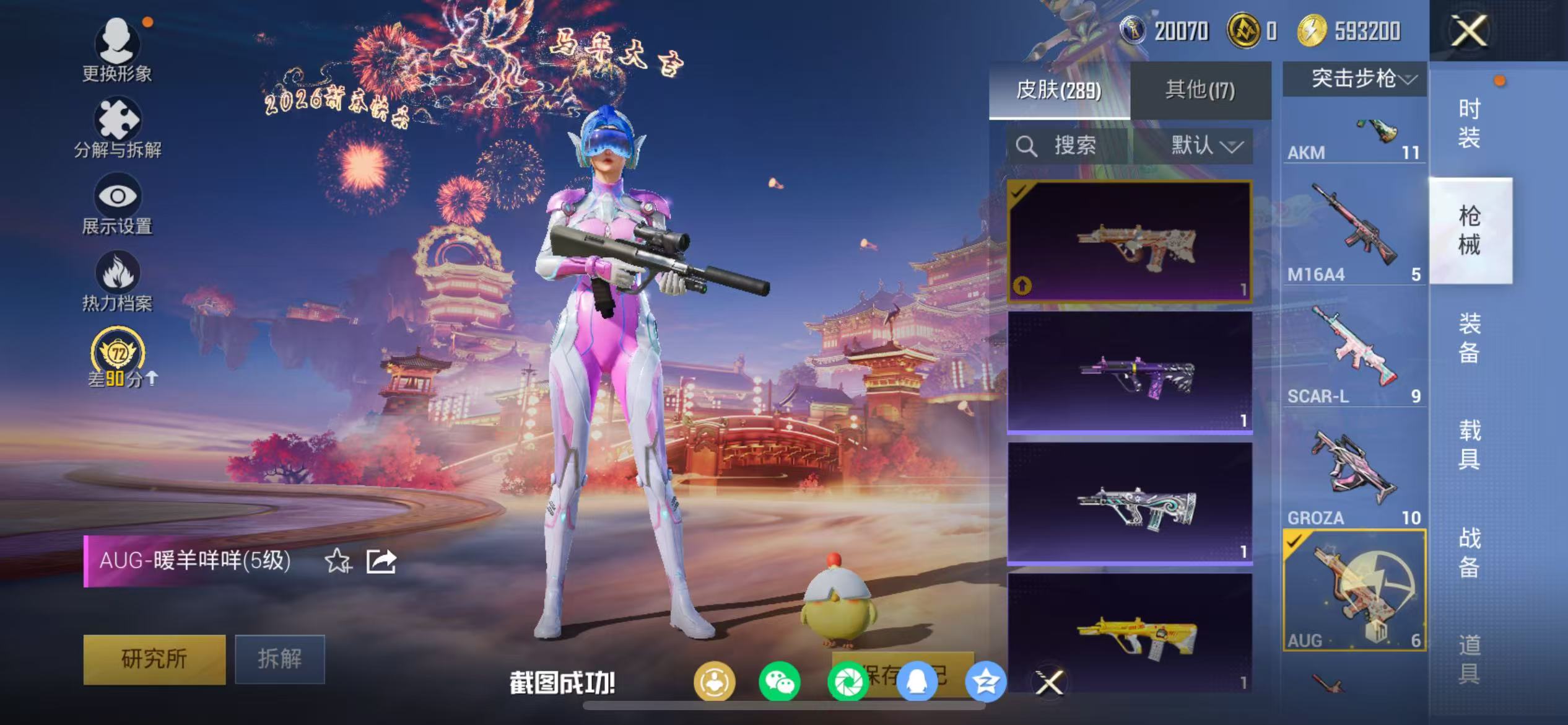Deselect the equipped first AUG skin checkmark

click(x=1018, y=193)
